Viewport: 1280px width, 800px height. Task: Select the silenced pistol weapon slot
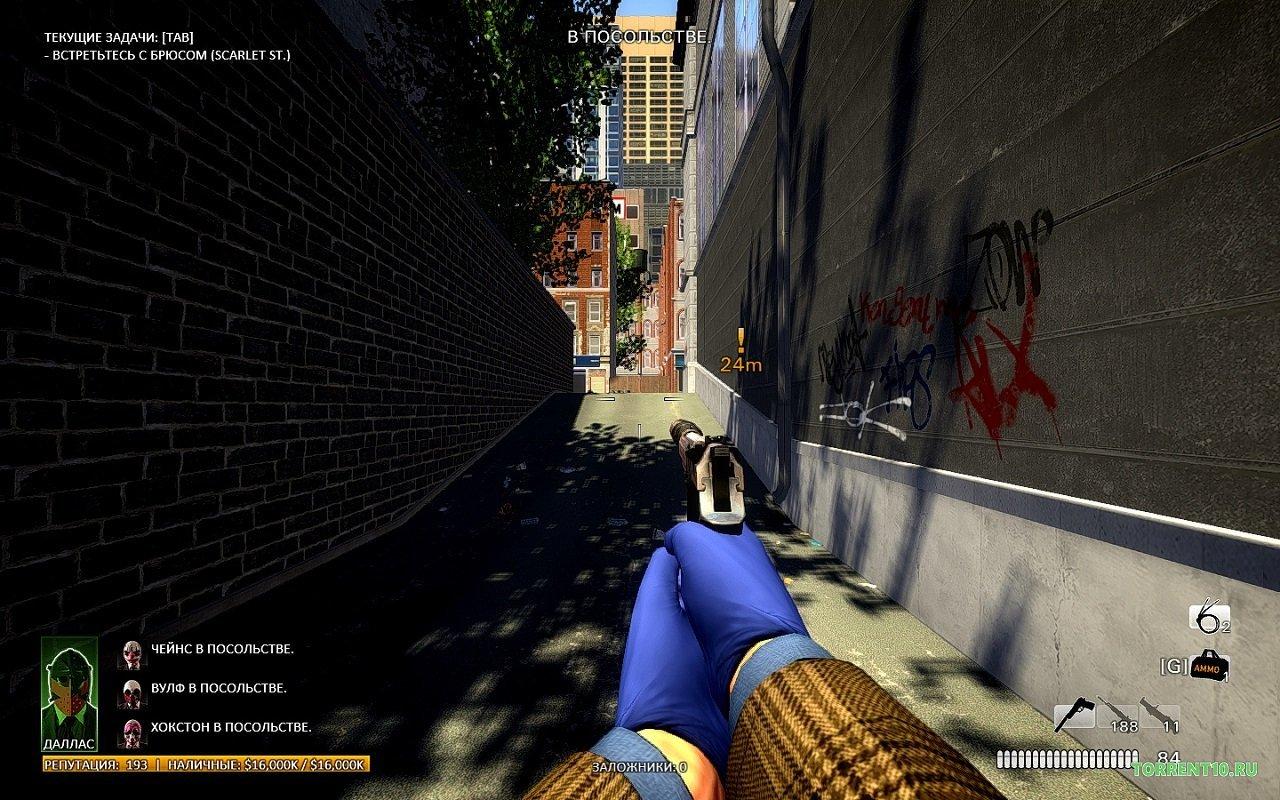click(x=1074, y=716)
